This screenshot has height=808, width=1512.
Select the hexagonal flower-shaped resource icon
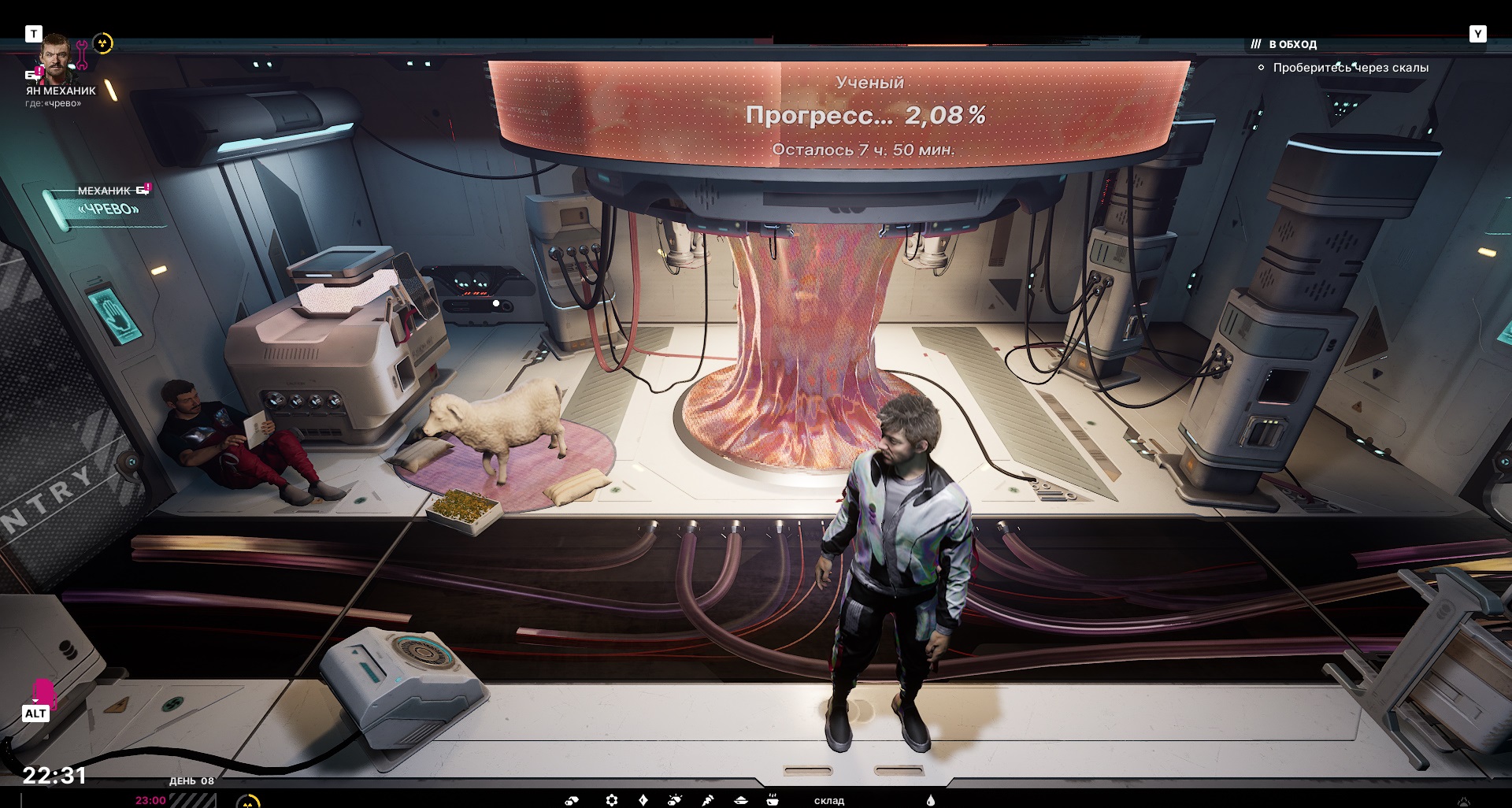(612, 800)
